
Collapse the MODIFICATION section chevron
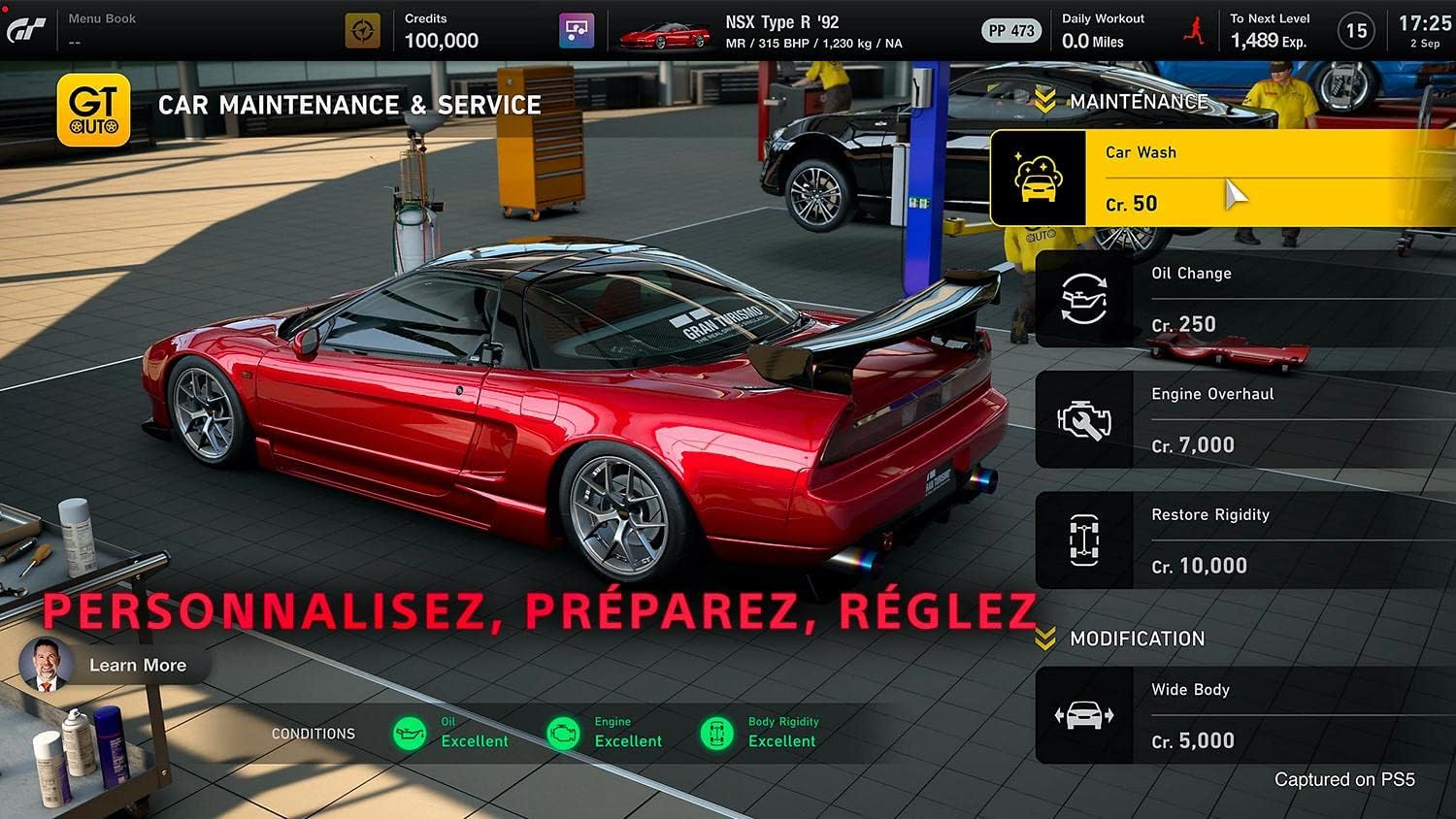coord(1045,638)
